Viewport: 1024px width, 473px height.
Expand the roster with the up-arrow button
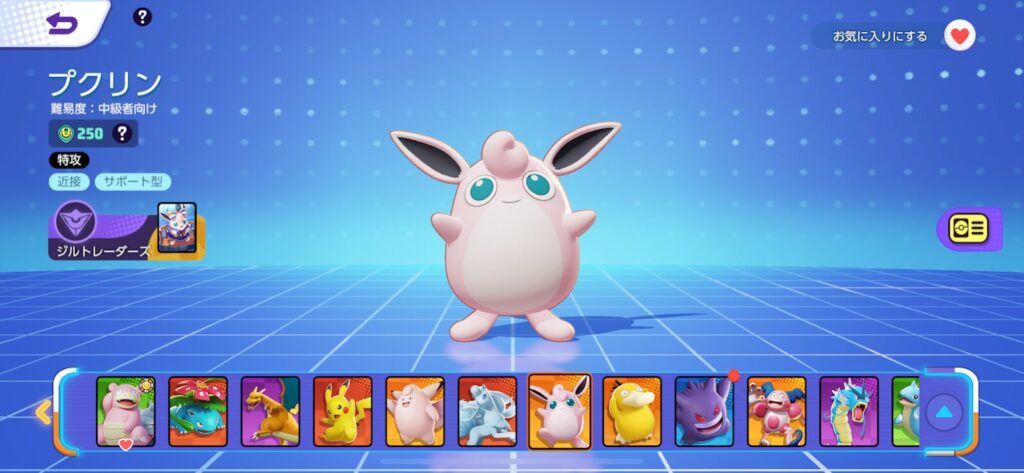(x=944, y=411)
